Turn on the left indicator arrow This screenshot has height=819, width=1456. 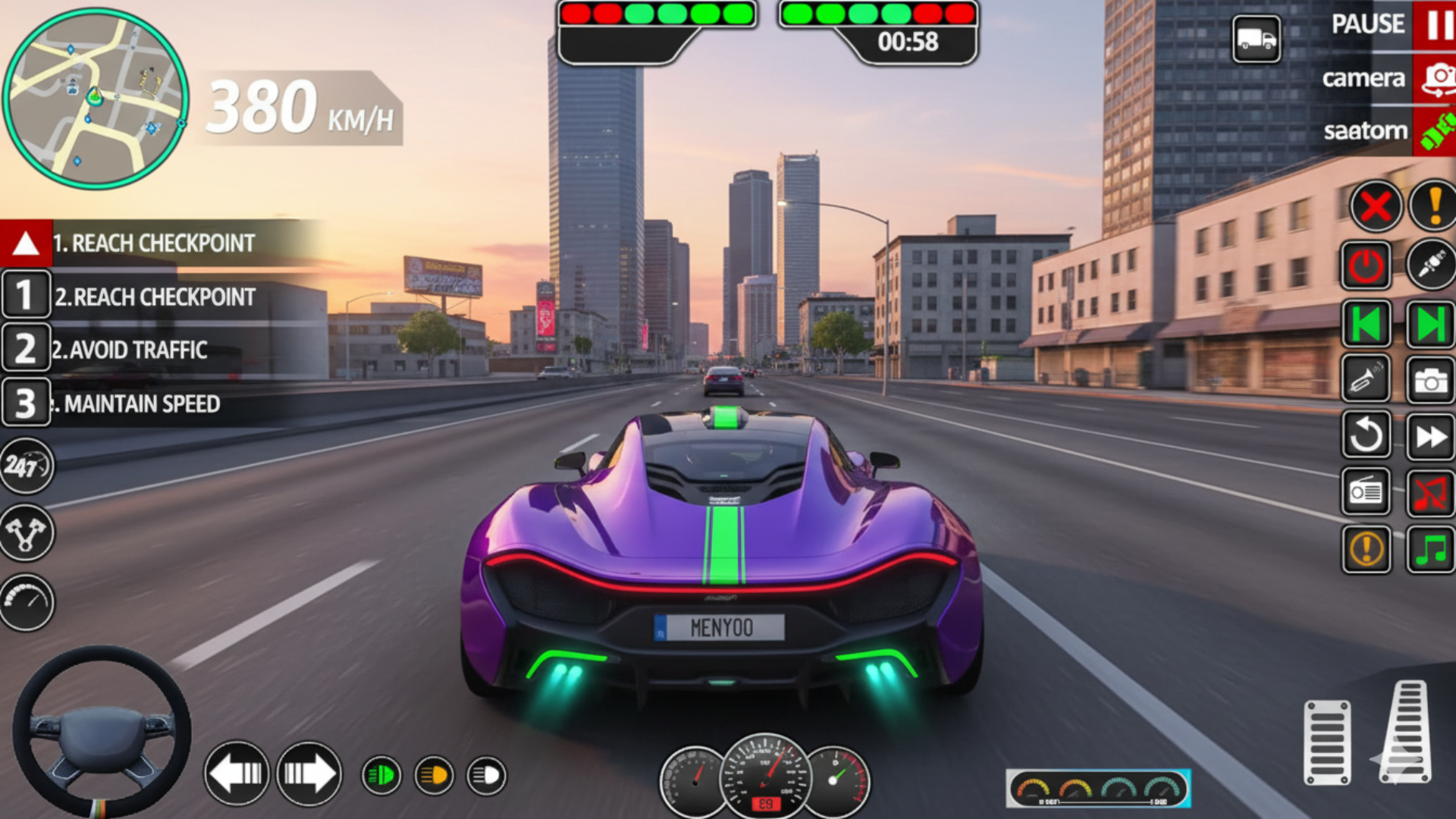click(x=237, y=773)
